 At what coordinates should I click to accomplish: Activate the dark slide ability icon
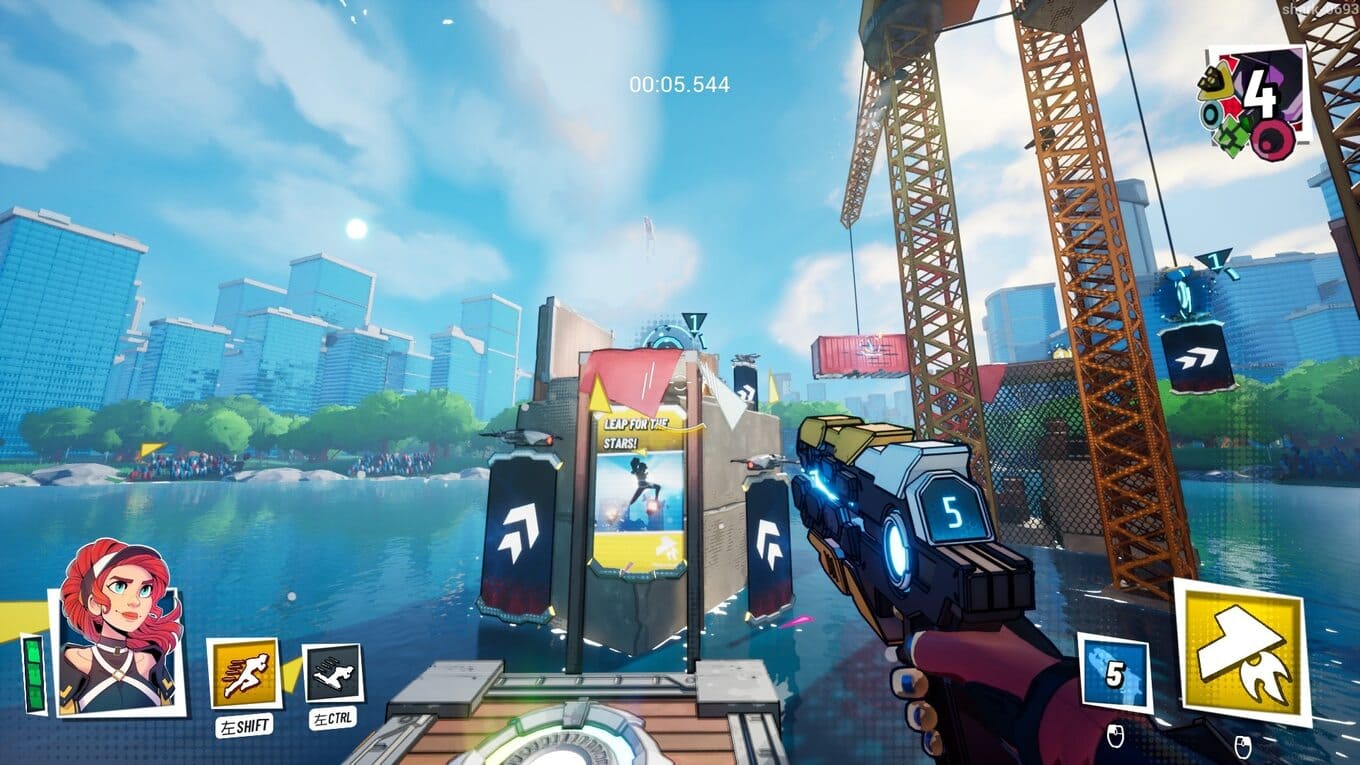[x=332, y=673]
